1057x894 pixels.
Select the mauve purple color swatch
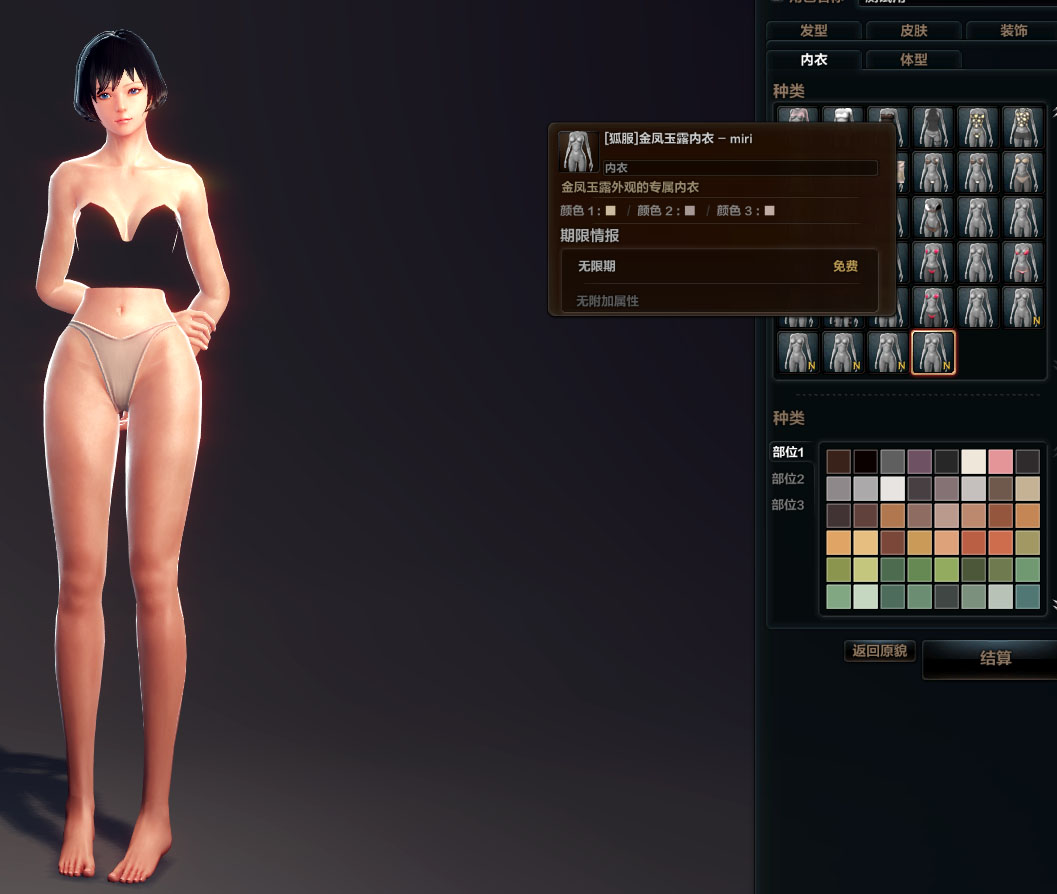(919, 462)
